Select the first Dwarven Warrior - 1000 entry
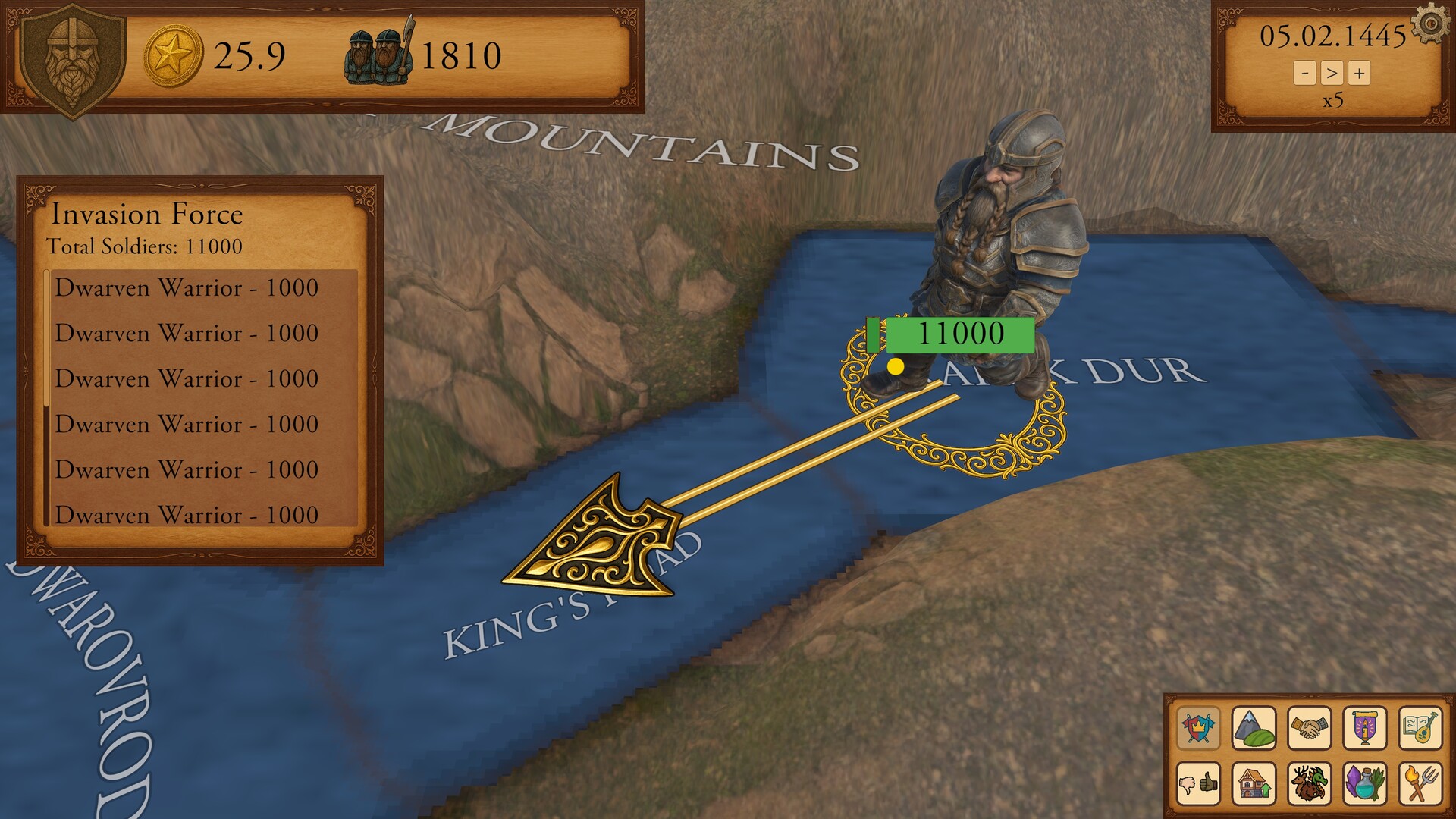 coord(186,288)
